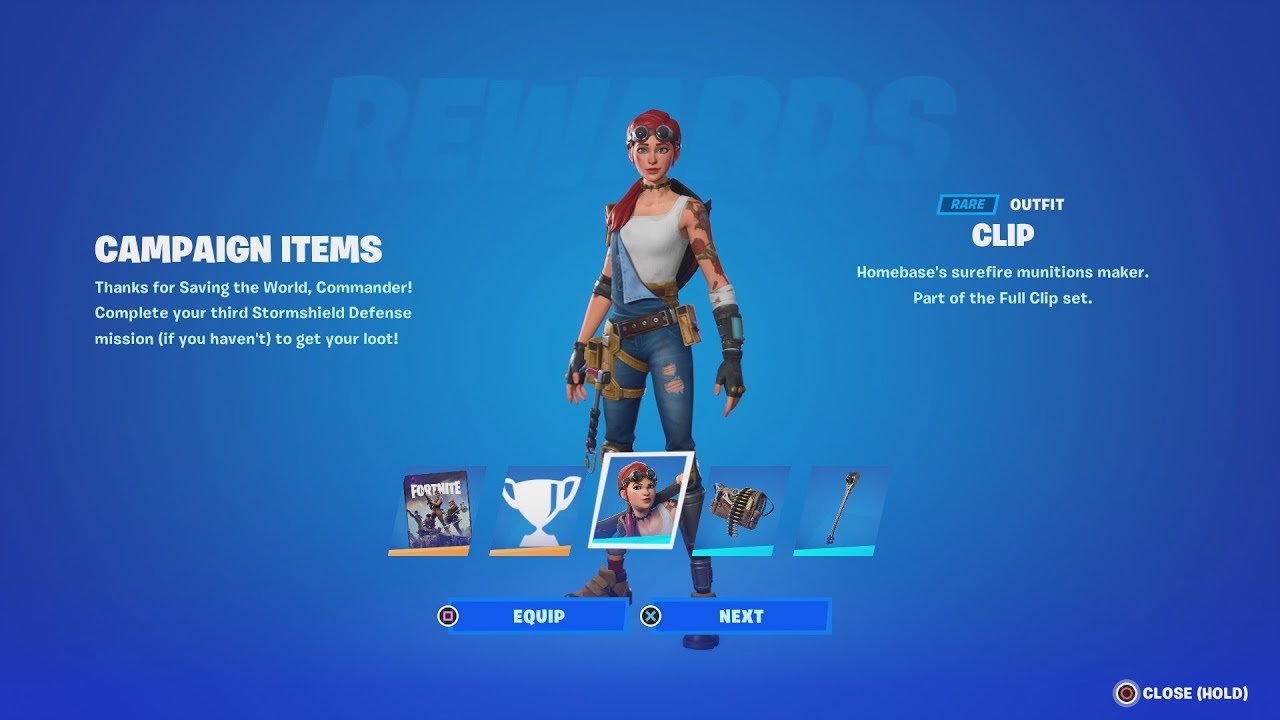Select the pickaxe reward tile
This screenshot has width=1280, height=720.
point(840,510)
